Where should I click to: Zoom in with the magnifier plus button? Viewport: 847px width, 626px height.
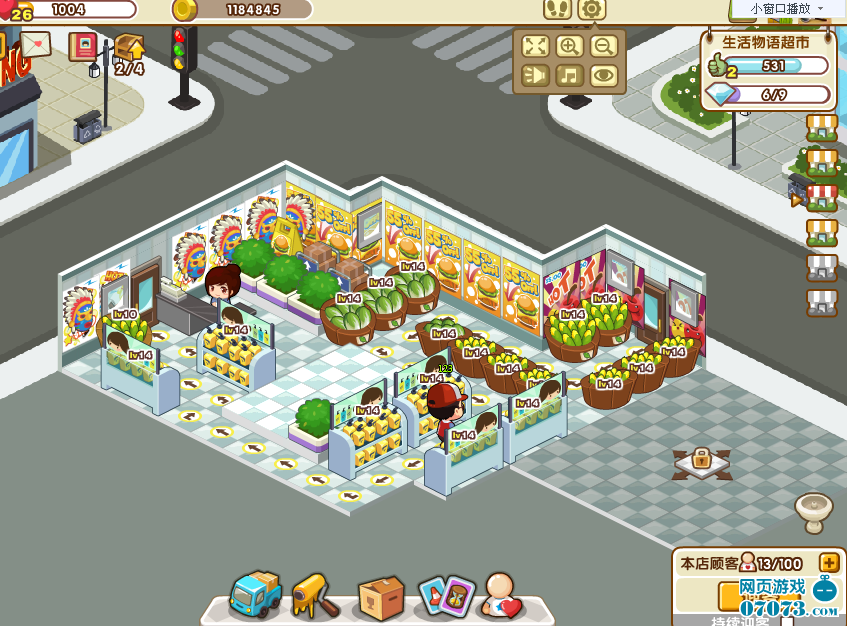569,46
